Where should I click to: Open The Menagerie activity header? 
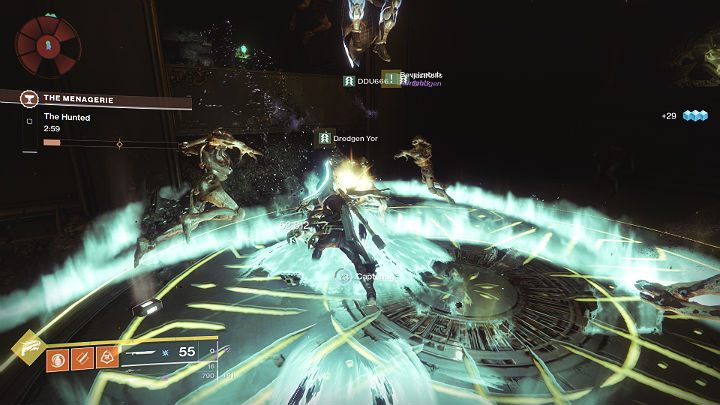(104, 98)
